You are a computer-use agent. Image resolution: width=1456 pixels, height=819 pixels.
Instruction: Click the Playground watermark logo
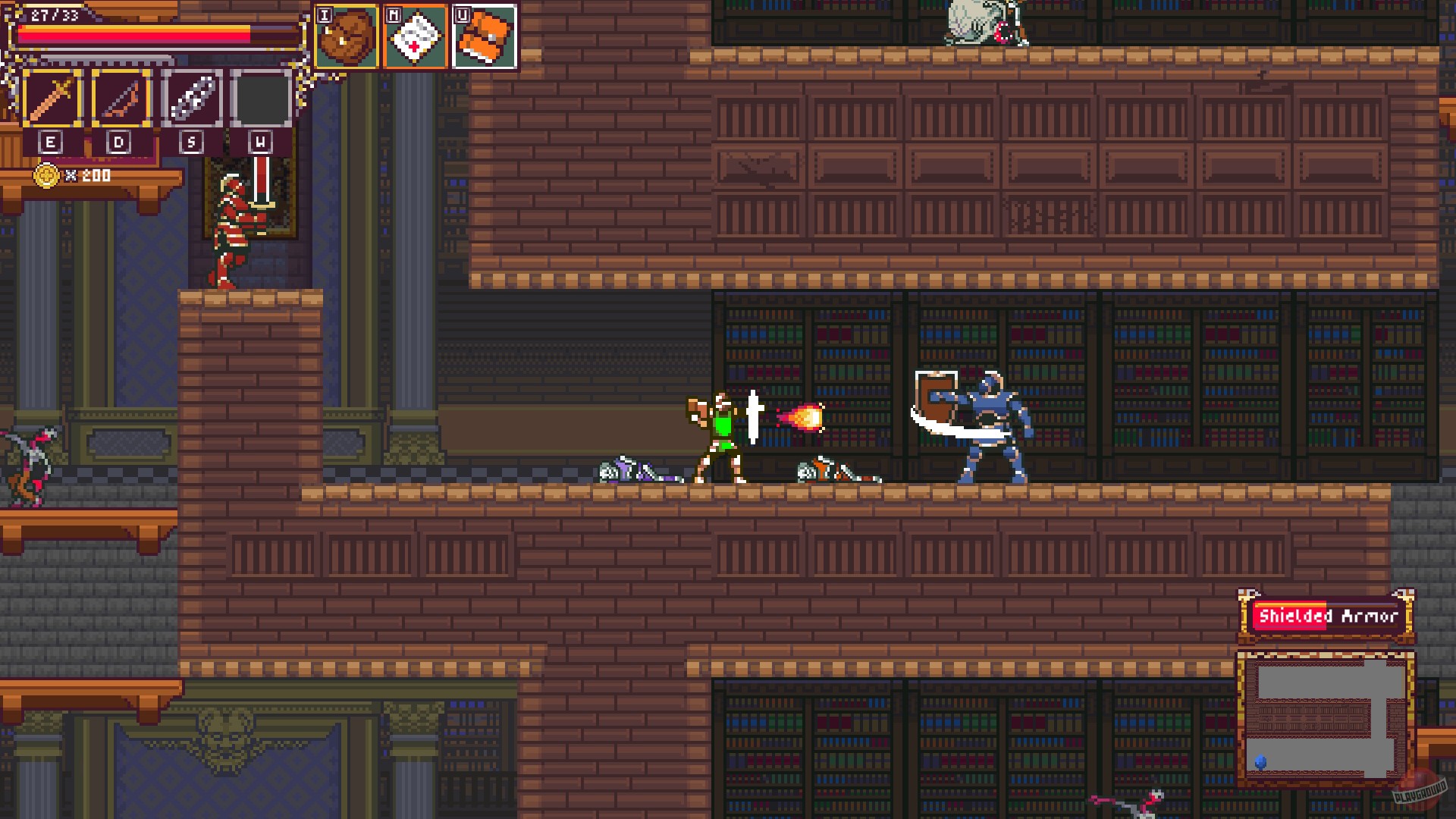1420,790
